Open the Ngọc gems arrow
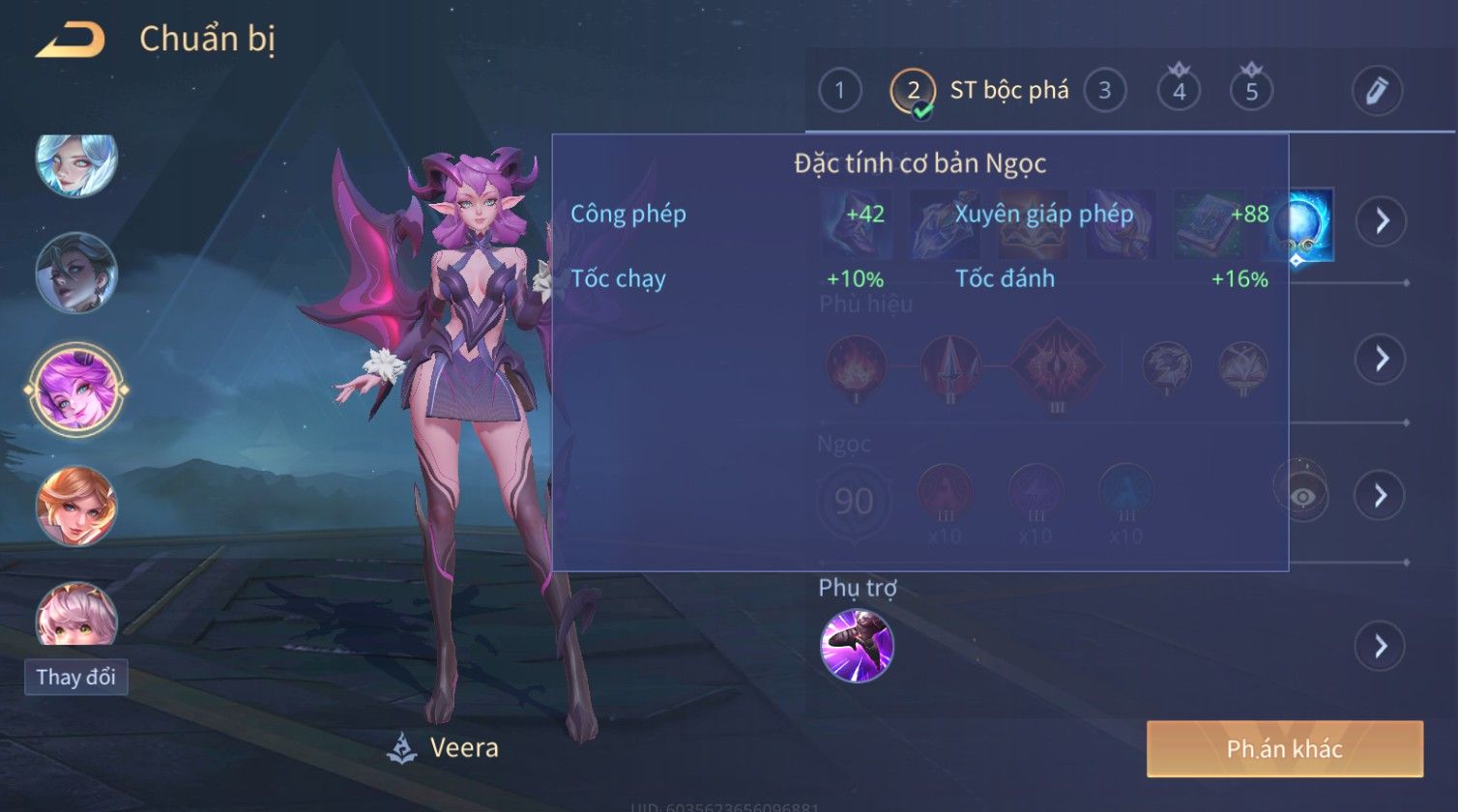The width and height of the screenshot is (1458, 812). pos(1381,496)
